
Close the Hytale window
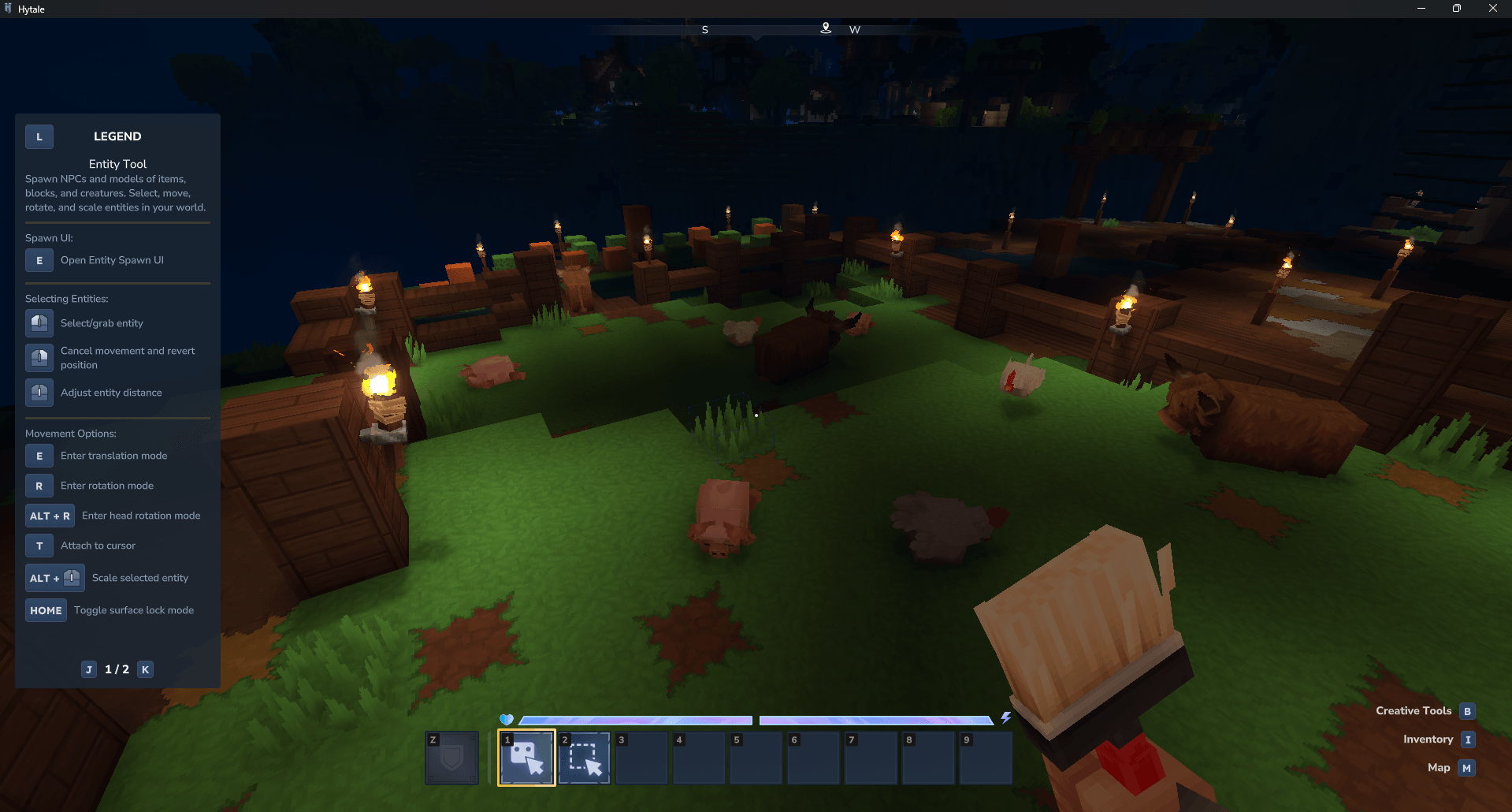(1492, 9)
